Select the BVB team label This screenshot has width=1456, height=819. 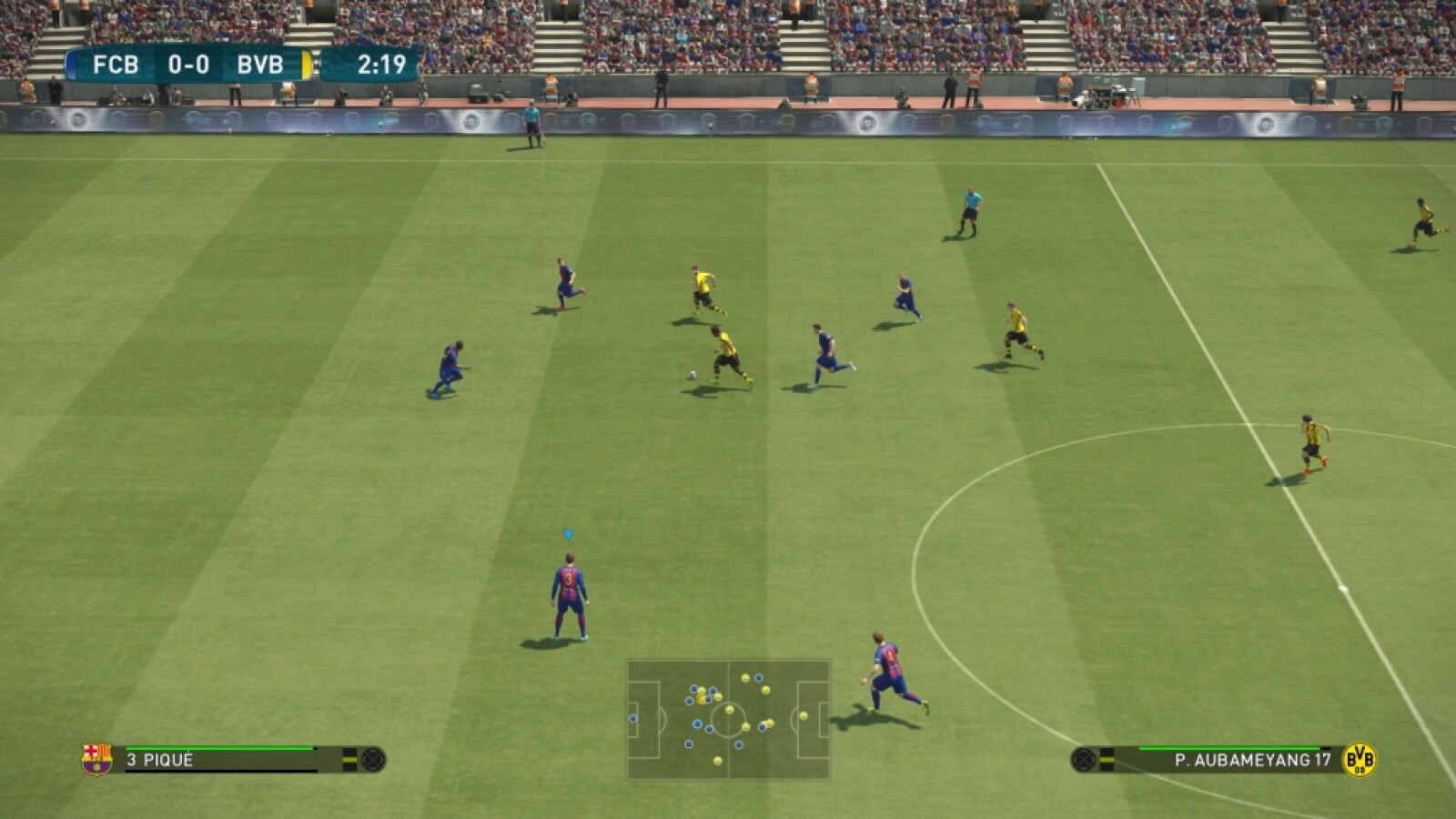260,64
